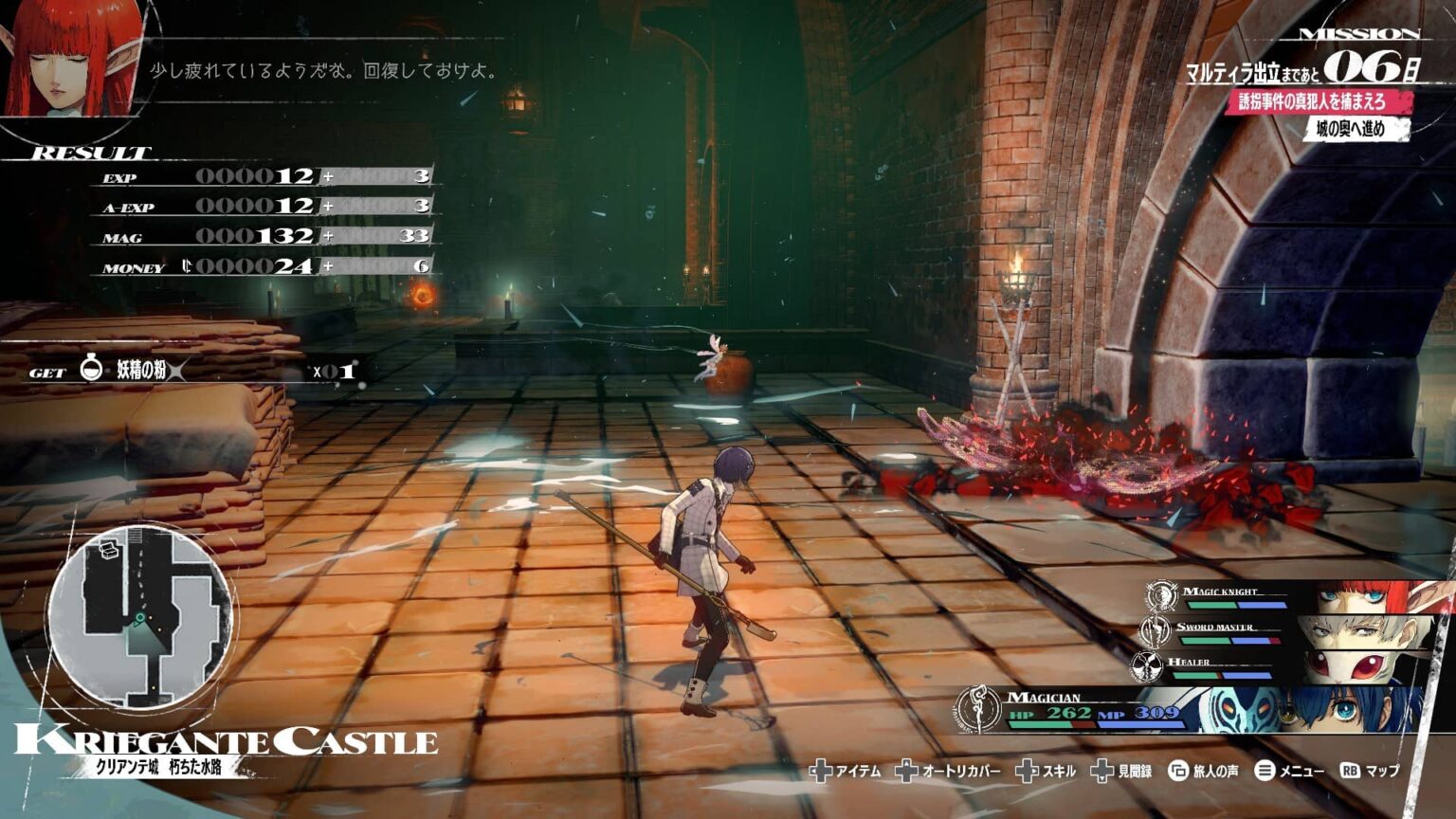This screenshot has height=819, width=1456.
Task: Open the マップ map option
Action: click(x=1370, y=772)
